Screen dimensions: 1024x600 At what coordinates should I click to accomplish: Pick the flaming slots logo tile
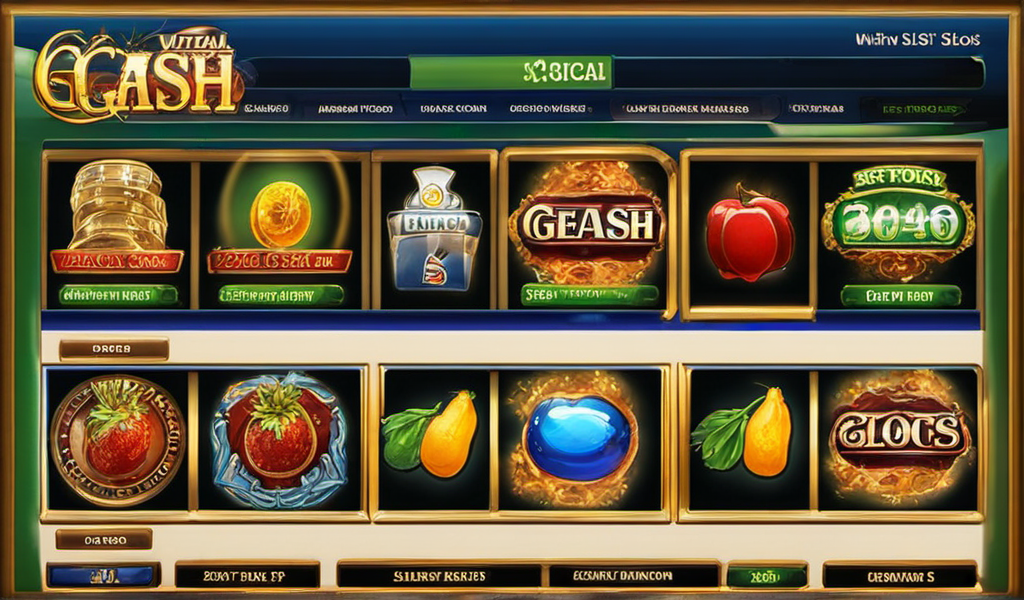pos(900,436)
